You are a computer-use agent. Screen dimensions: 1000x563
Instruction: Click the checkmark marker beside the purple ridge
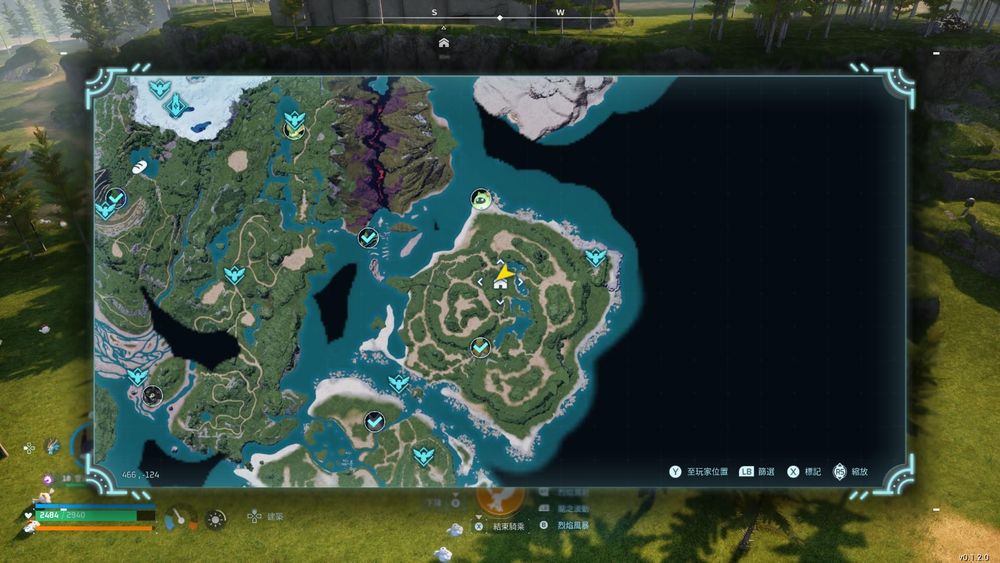click(x=368, y=238)
